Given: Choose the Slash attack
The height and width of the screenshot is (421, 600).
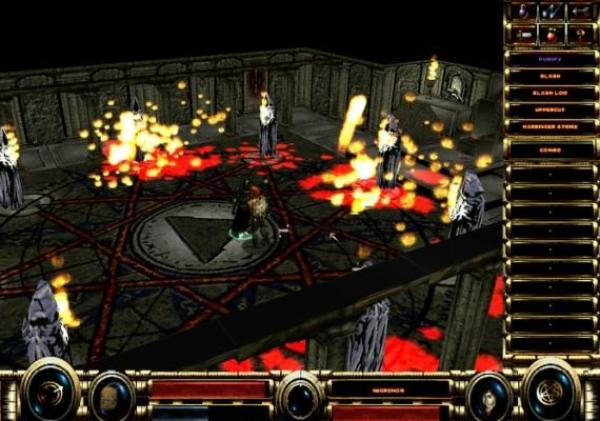Looking at the screenshot, I should (550, 76).
